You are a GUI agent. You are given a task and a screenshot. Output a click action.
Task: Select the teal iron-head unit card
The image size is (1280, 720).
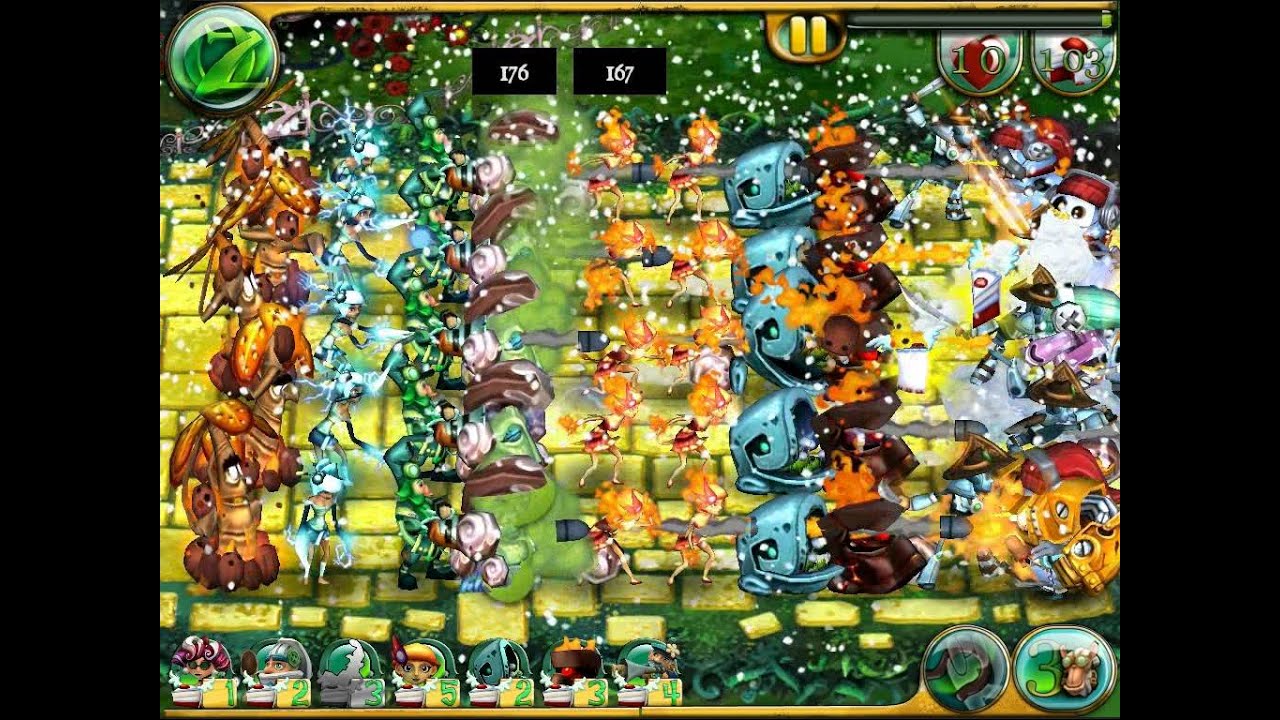coord(495,672)
